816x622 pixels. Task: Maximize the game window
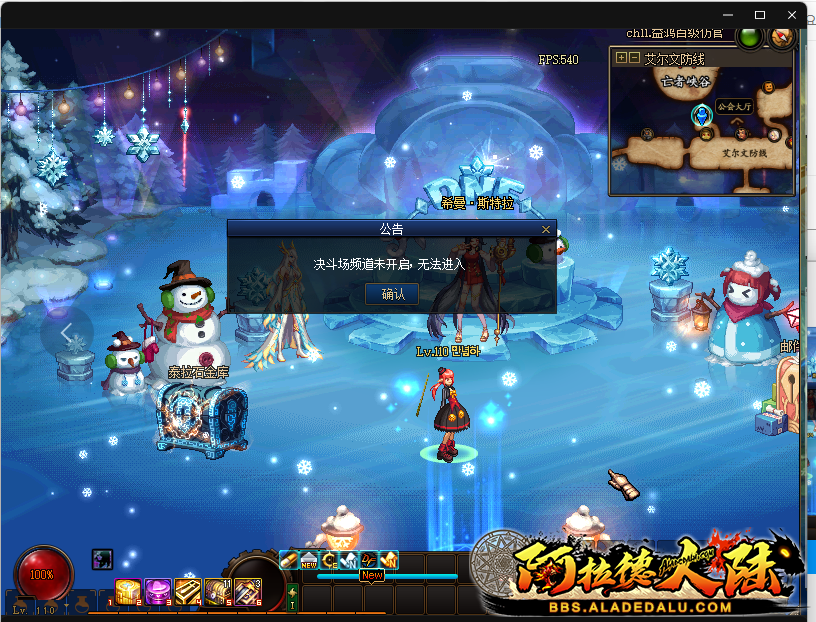click(x=760, y=15)
